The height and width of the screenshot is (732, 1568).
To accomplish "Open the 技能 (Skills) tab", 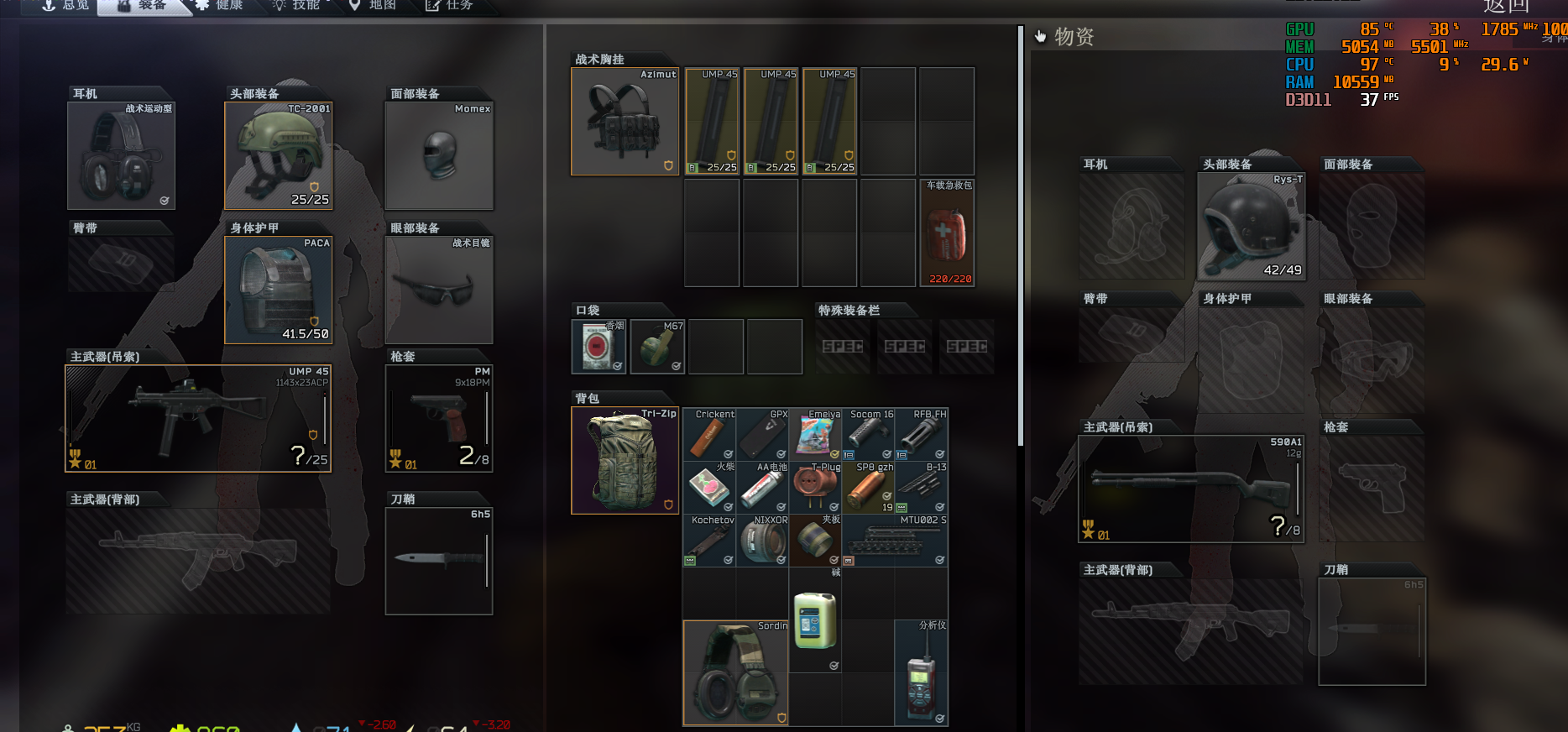I will click(297, 6).
